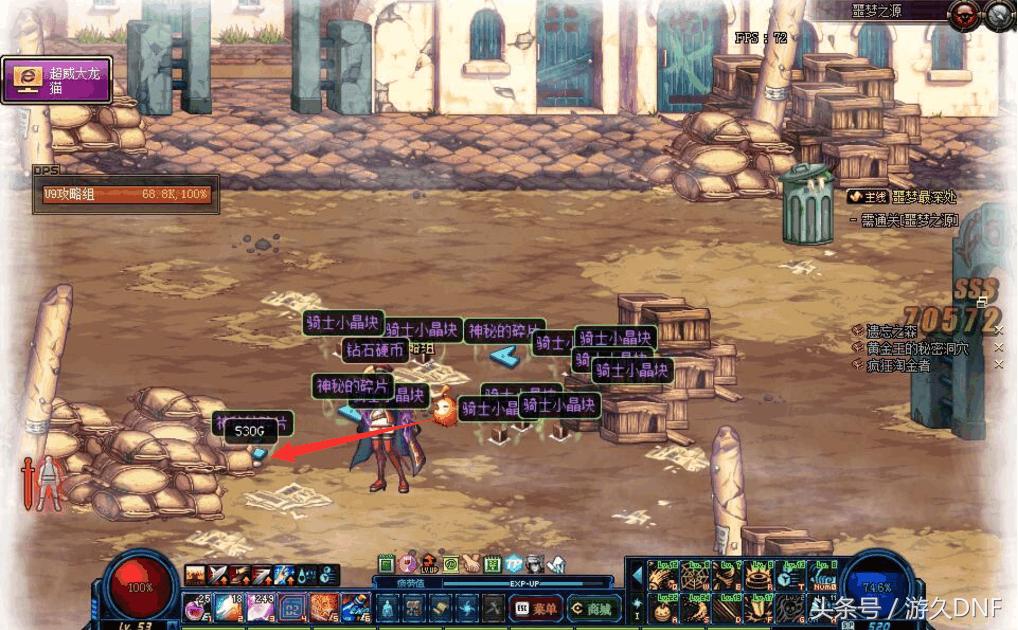Image resolution: width=1018 pixels, height=630 pixels.
Task: Use the quick slot 3 item
Action: 260,606
